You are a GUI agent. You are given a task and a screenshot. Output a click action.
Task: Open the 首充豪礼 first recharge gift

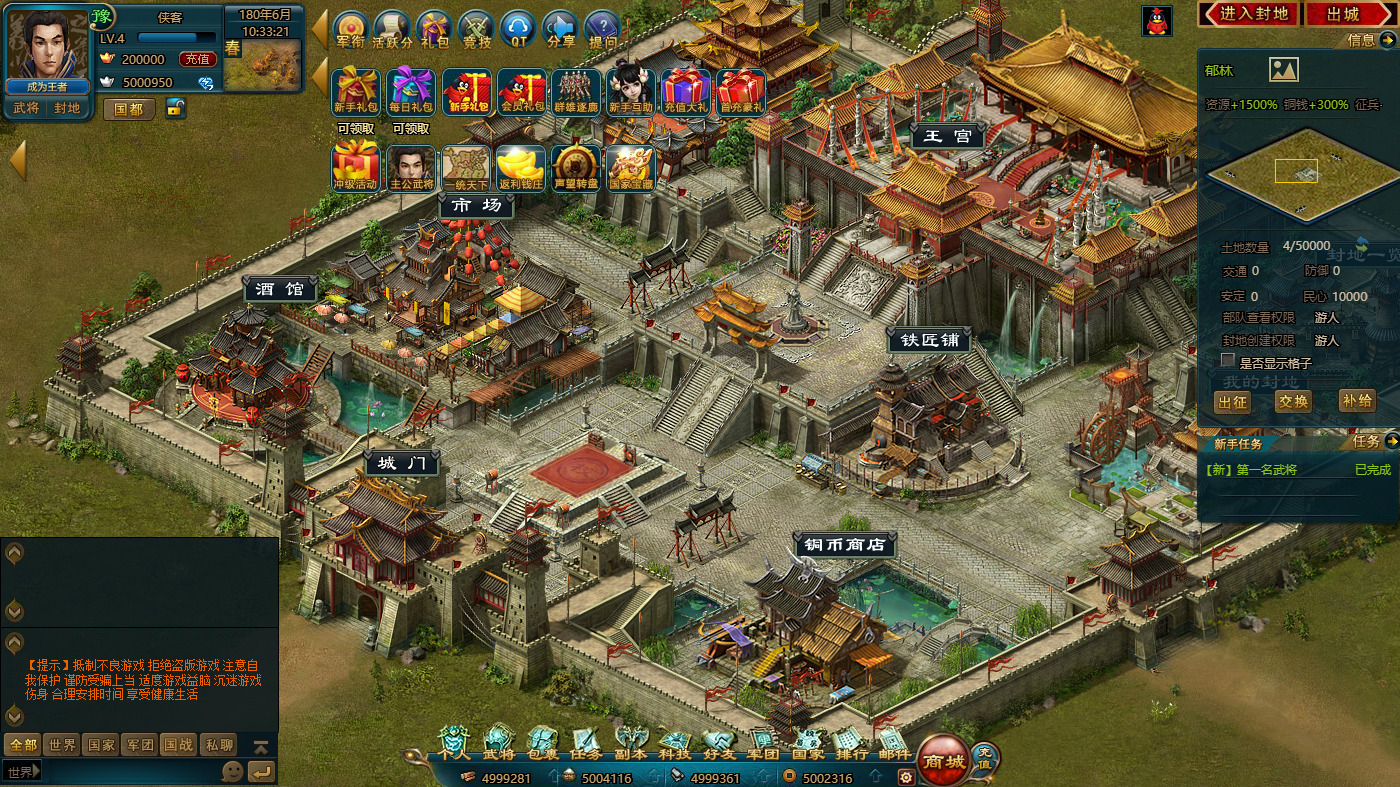[740, 91]
